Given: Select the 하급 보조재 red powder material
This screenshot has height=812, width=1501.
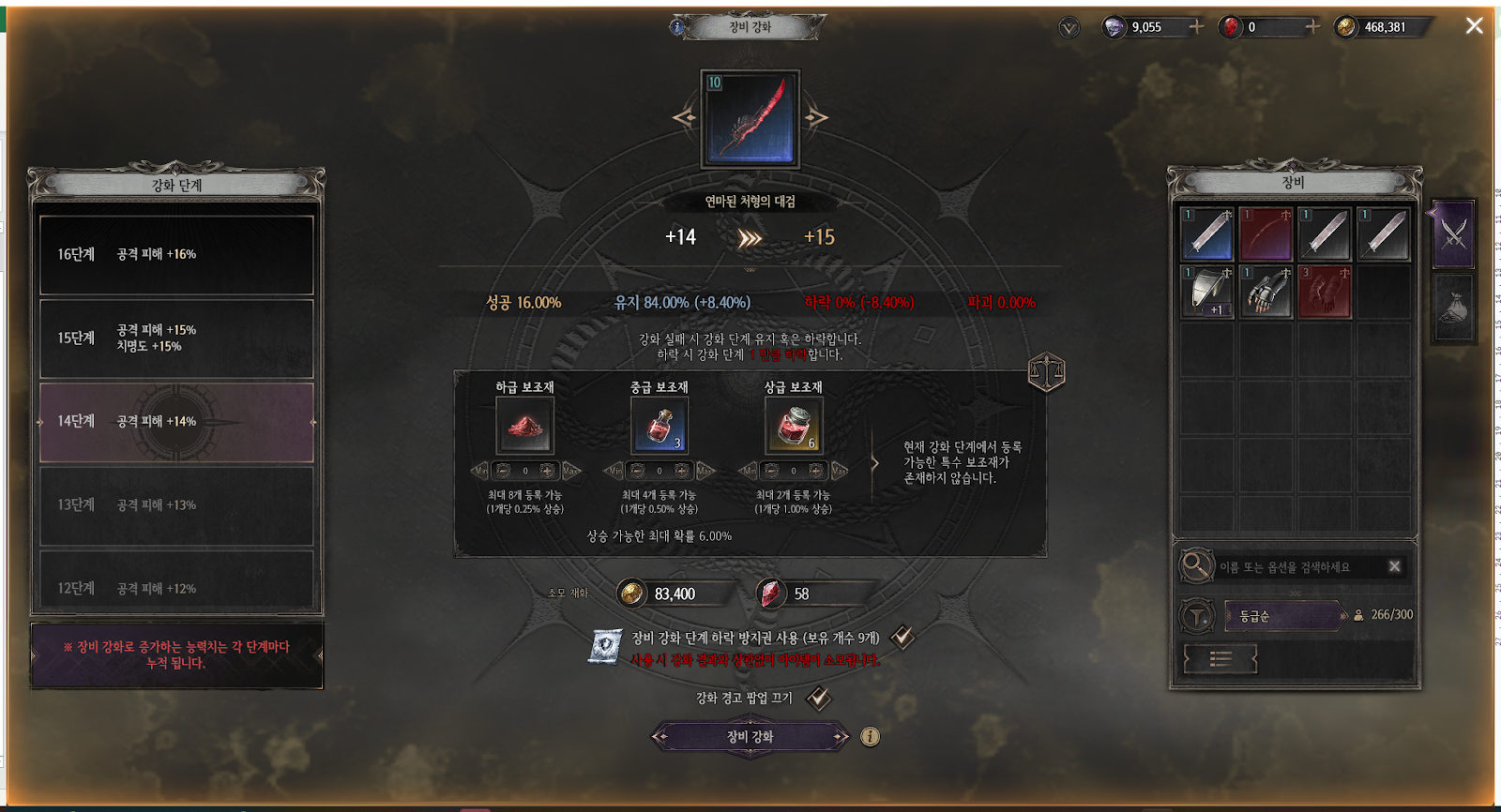Looking at the screenshot, I should coord(524,426).
